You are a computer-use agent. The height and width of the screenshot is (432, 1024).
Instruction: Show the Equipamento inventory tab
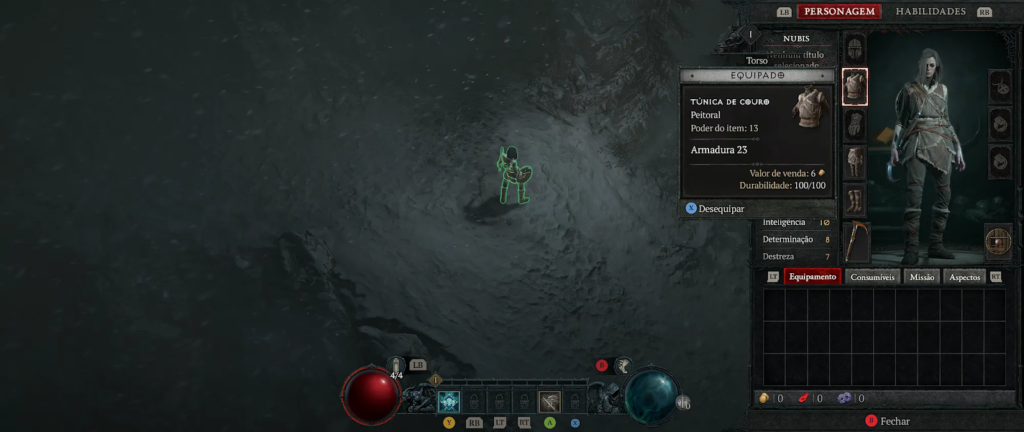pyautogui.click(x=812, y=277)
